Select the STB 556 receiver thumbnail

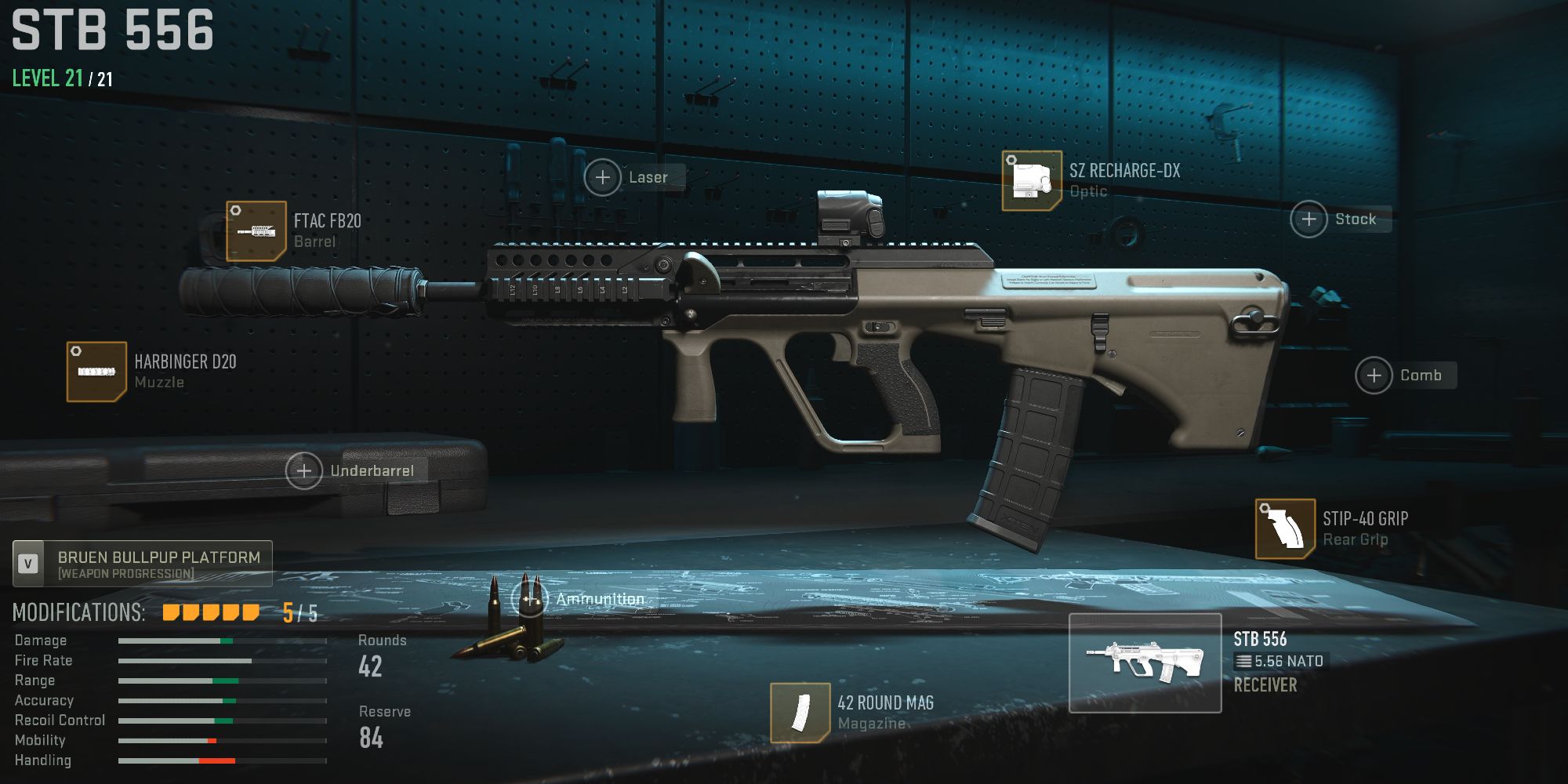point(1145,662)
